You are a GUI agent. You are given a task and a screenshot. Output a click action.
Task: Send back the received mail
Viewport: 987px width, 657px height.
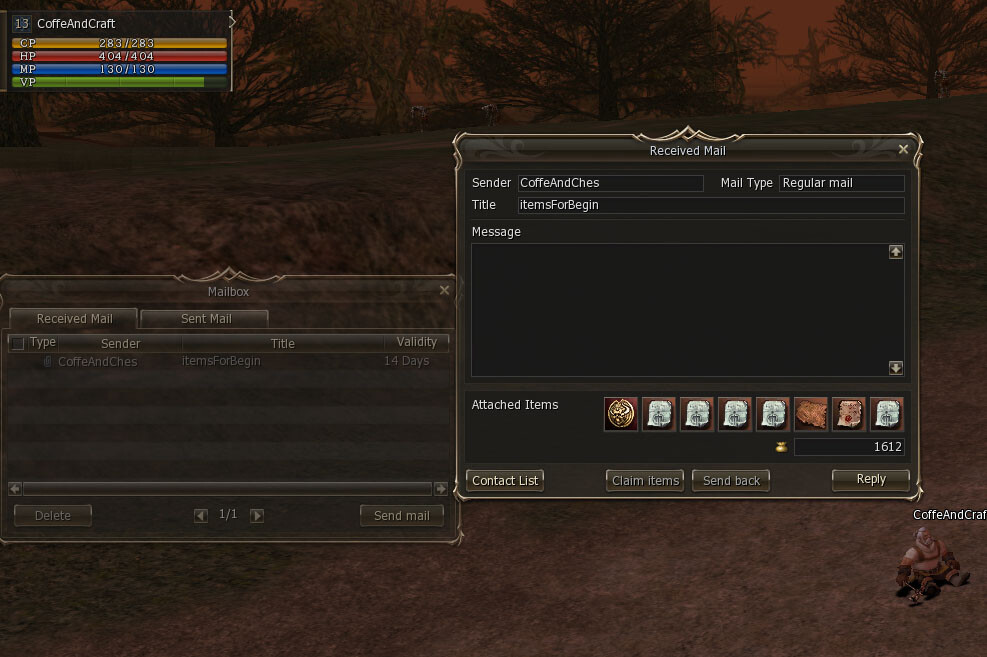tap(731, 481)
